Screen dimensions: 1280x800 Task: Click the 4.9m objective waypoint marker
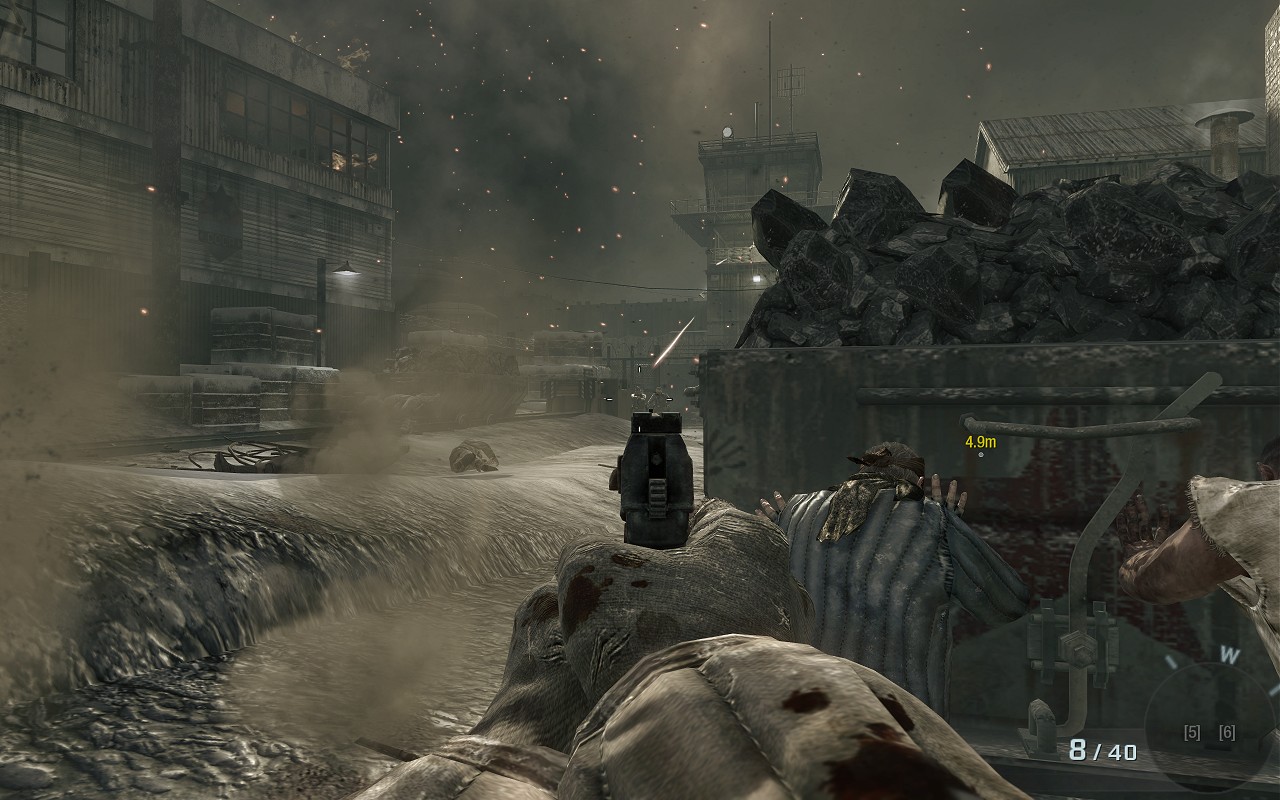point(980,446)
